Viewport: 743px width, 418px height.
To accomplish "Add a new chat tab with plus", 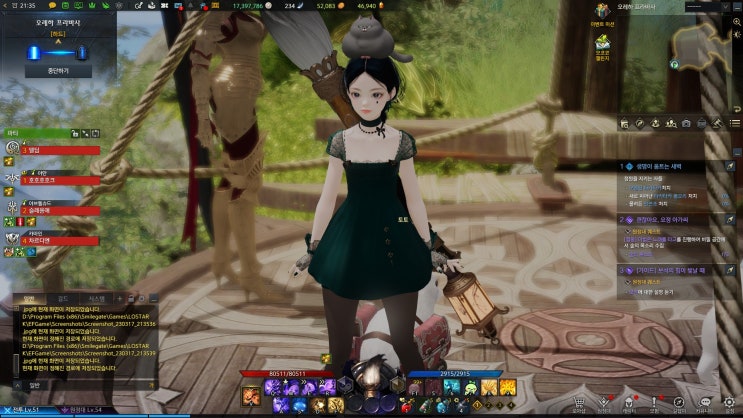I will (x=120, y=298).
